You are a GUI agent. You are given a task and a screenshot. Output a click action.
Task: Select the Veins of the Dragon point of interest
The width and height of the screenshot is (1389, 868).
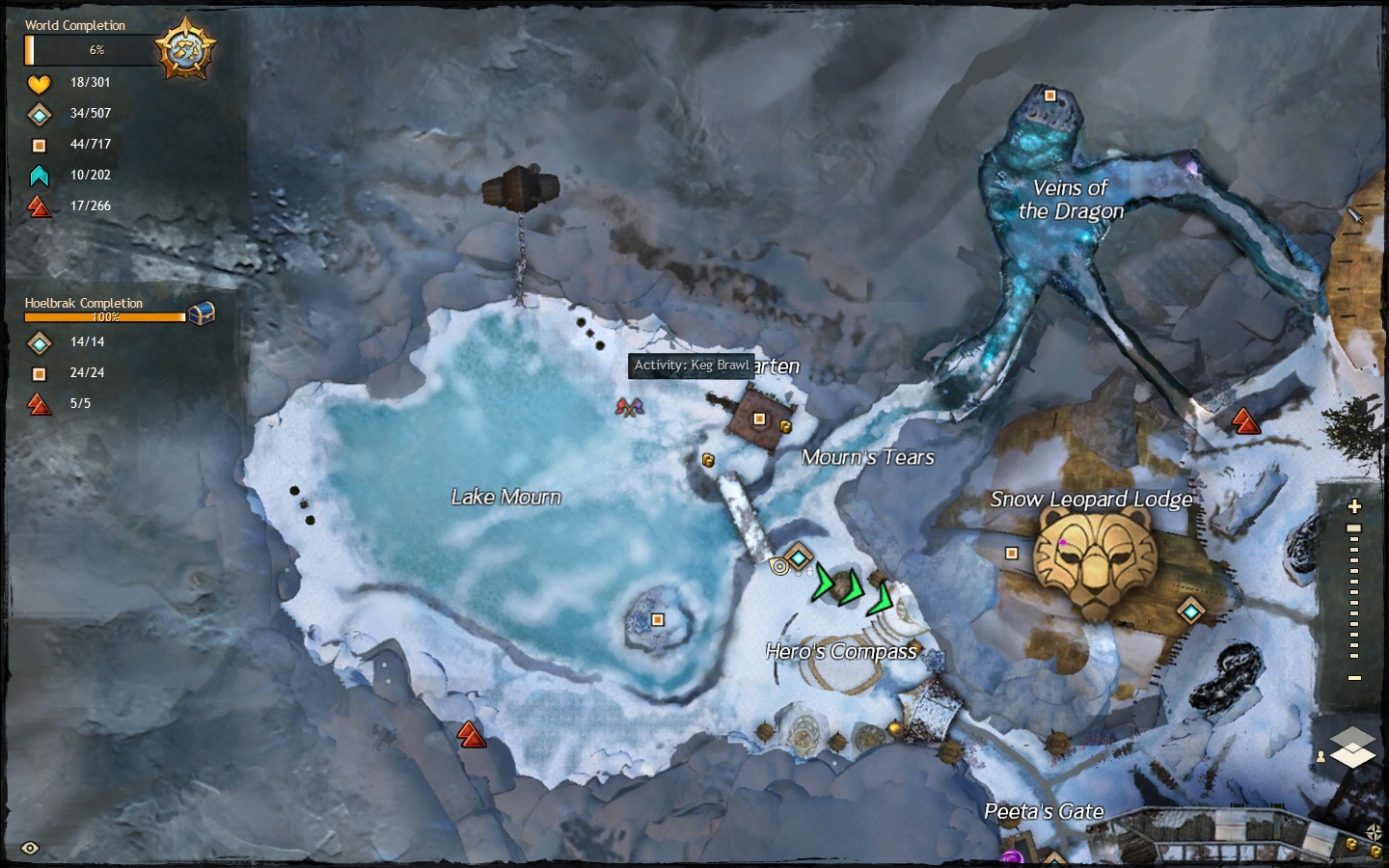(x=1050, y=95)
